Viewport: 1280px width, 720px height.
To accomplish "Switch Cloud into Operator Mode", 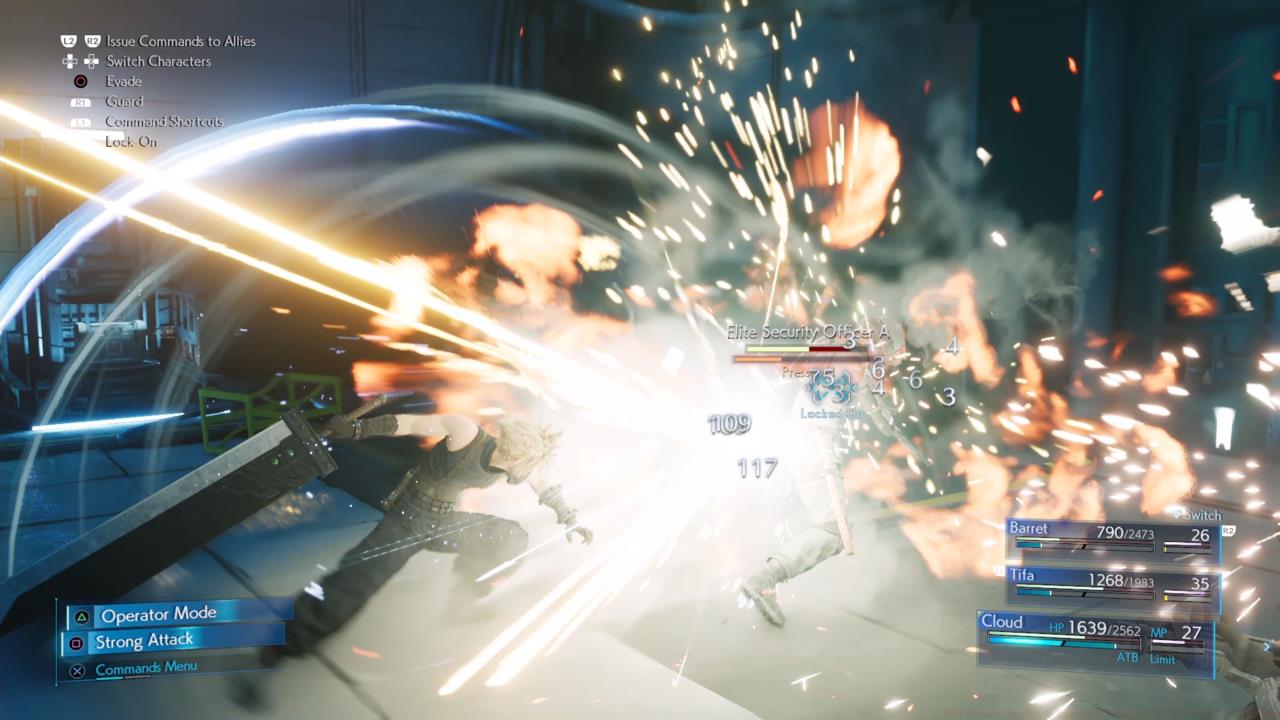I will pyautogui.click(x=161, y=614).
